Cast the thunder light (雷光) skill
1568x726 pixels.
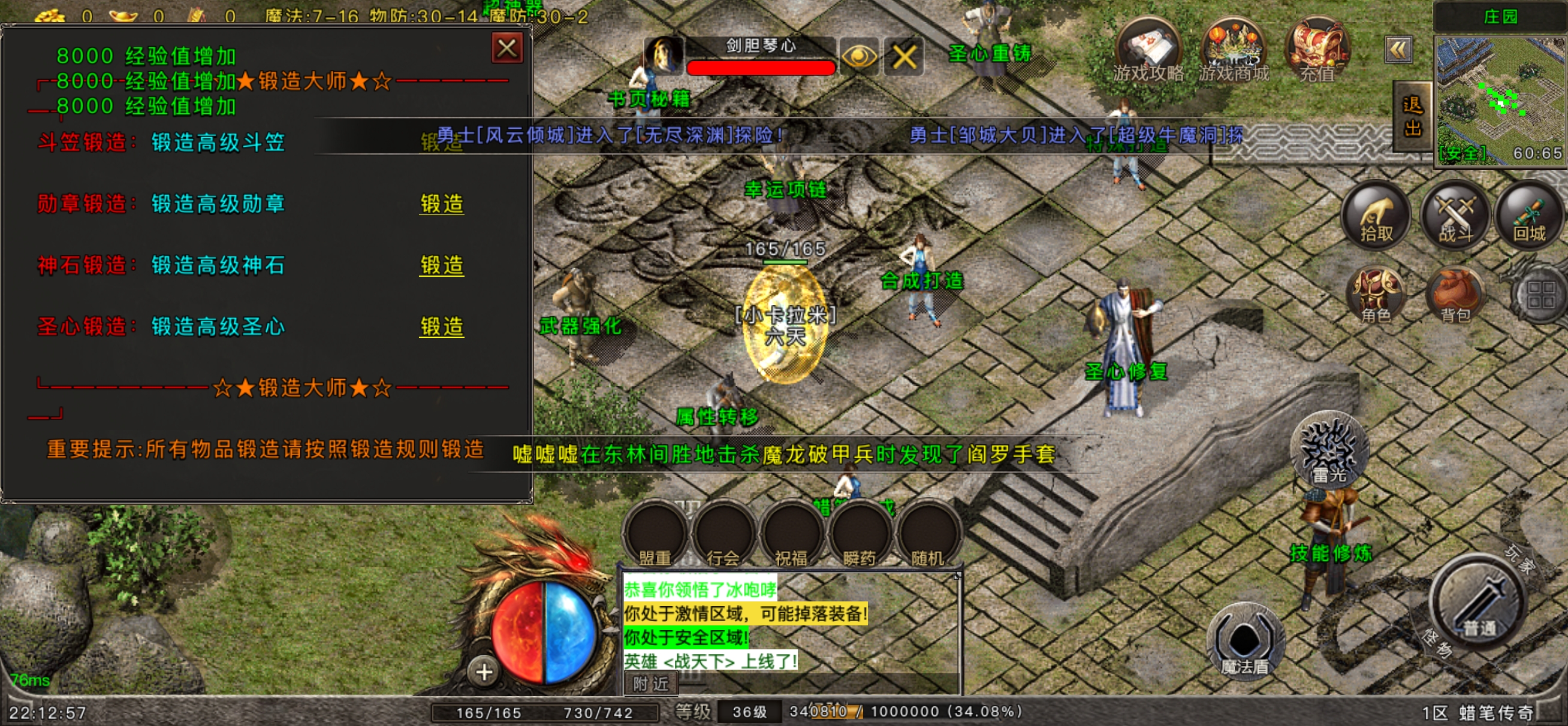(x=1329, y=452)
